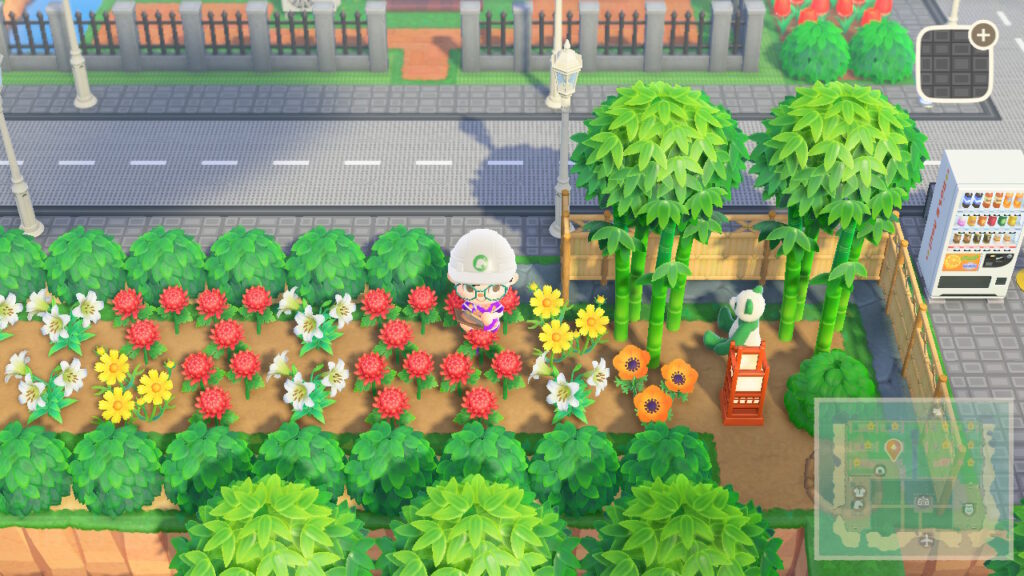Click the orange location pin on the minimap
Viewport: 1024px width, 576px height.
click(x=892, y=449)
